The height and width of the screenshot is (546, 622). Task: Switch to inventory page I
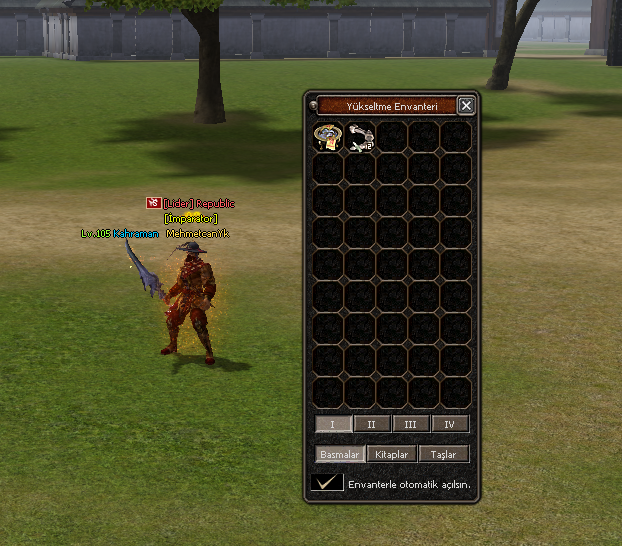[333, 424]
